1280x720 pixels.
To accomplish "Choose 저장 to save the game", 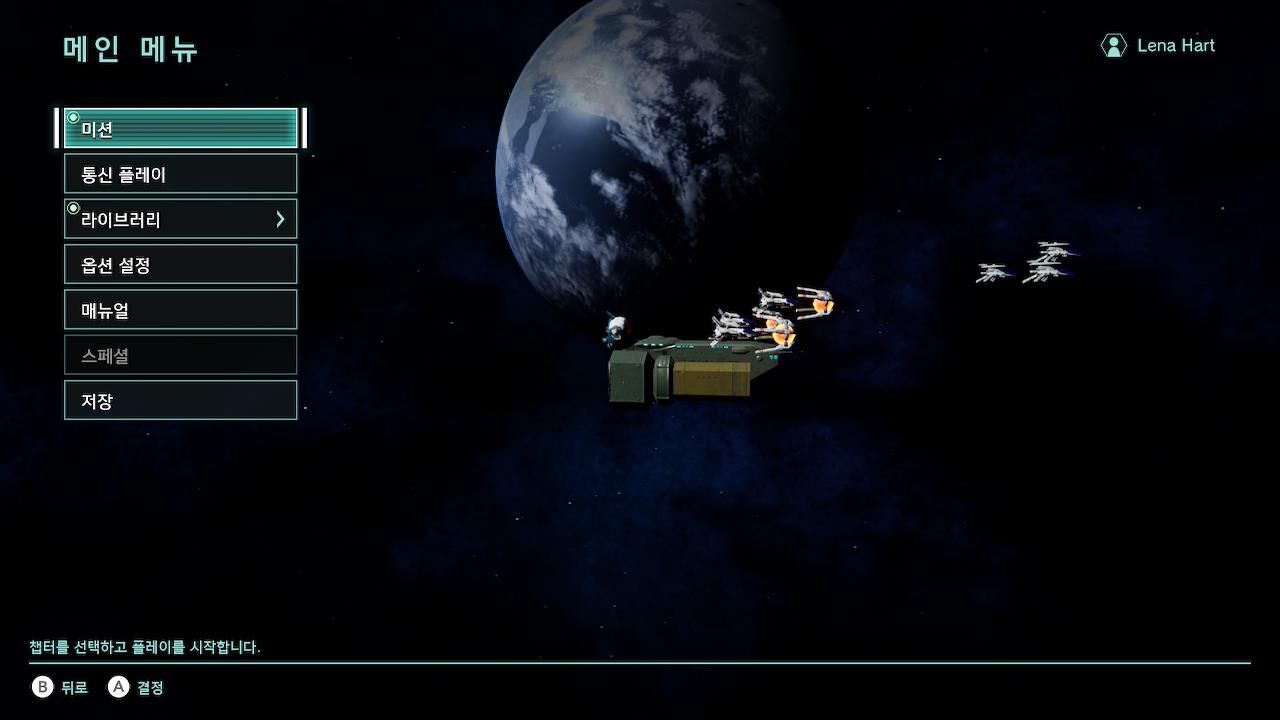I will (x=180, y=400).
